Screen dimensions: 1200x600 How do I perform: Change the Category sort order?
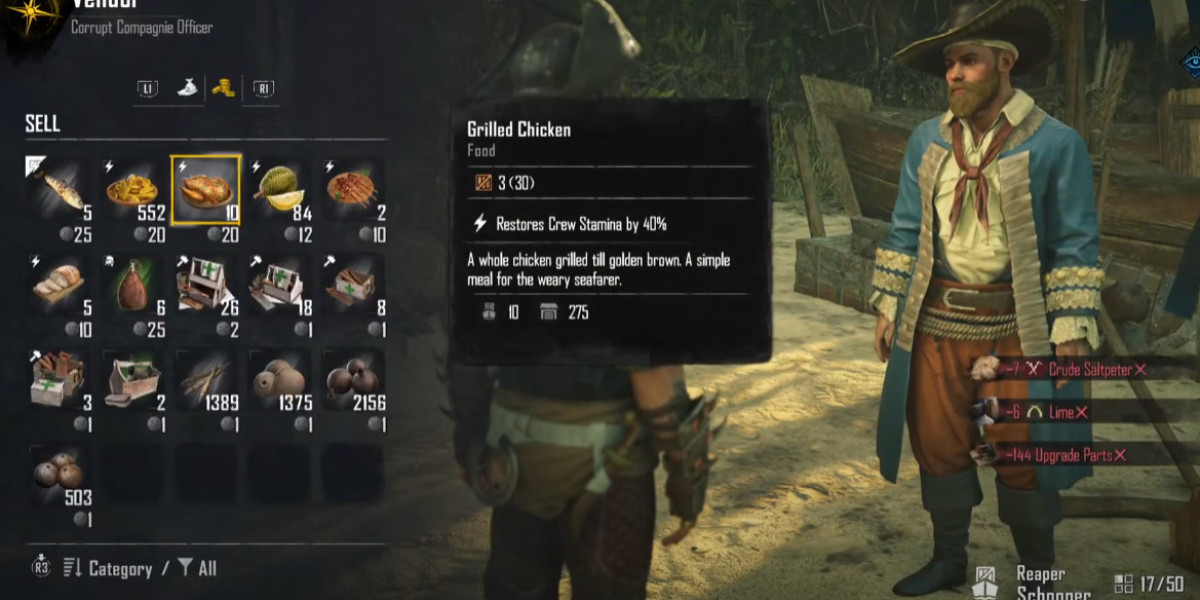pyautogui.click(x=108, y=569)
